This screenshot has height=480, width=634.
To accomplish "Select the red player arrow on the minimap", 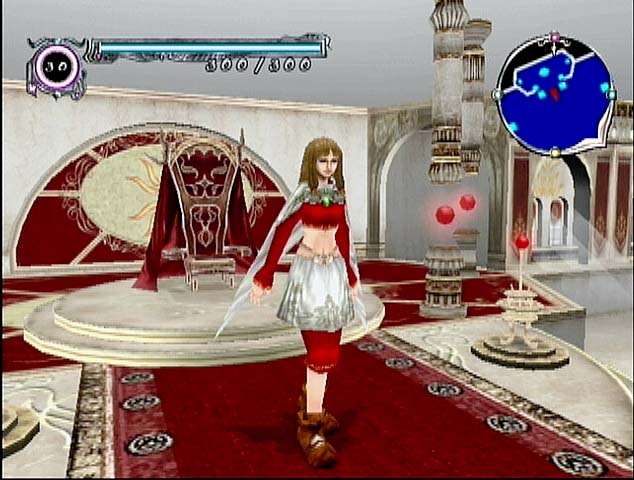I will (x=554, y=94).
